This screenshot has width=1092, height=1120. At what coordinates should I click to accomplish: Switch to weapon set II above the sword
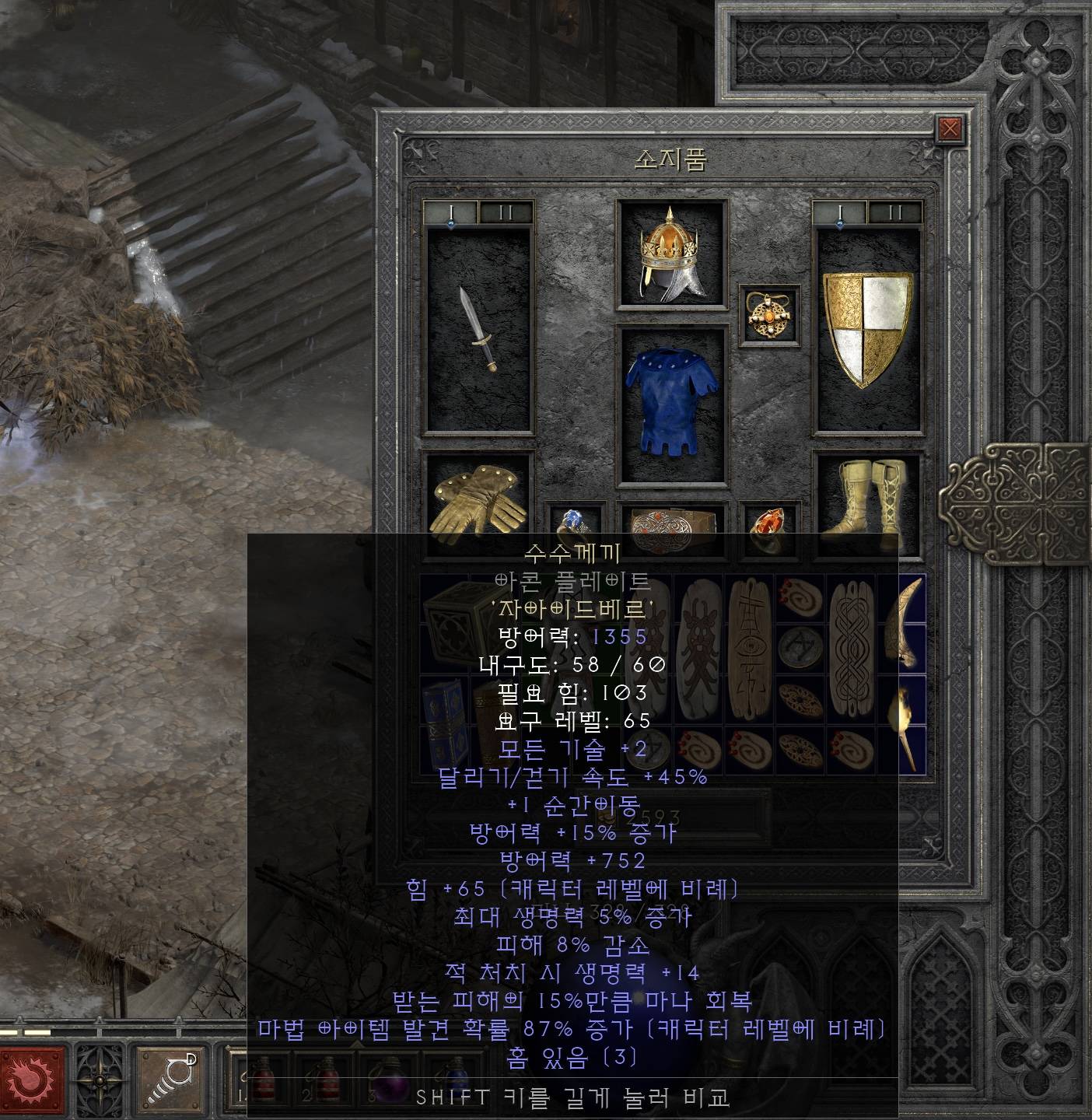pos(506,212)
